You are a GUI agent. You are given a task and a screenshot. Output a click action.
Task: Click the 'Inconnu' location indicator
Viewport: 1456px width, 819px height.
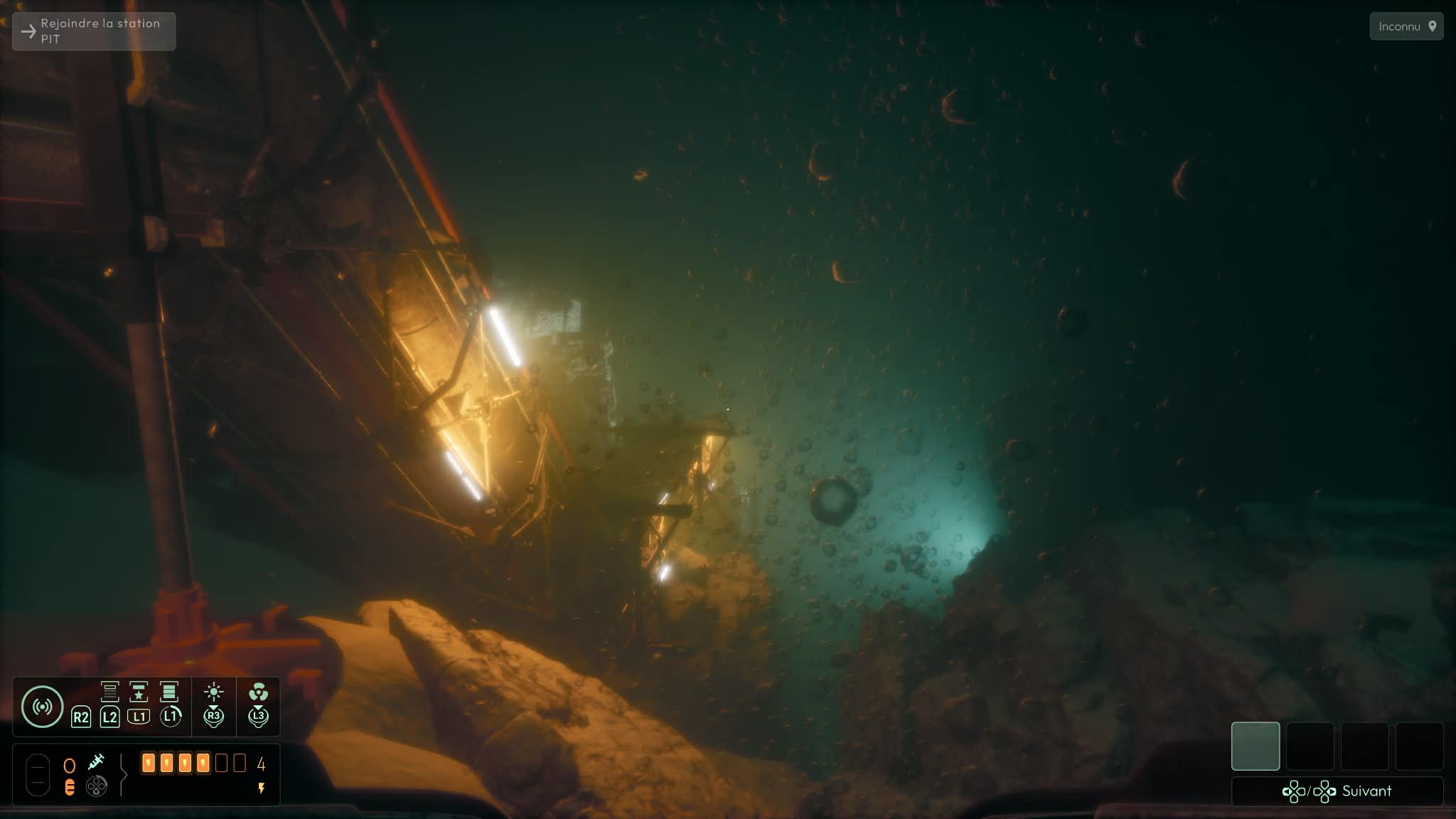coord(1406,27)
